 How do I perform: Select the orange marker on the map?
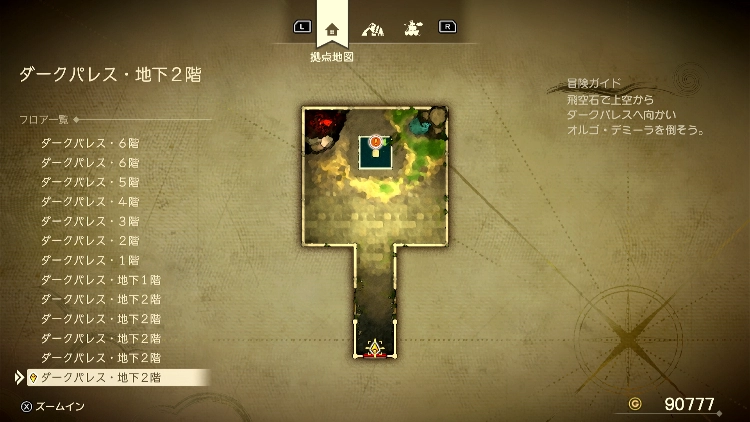pyautogui.click(x=375, y=143)
